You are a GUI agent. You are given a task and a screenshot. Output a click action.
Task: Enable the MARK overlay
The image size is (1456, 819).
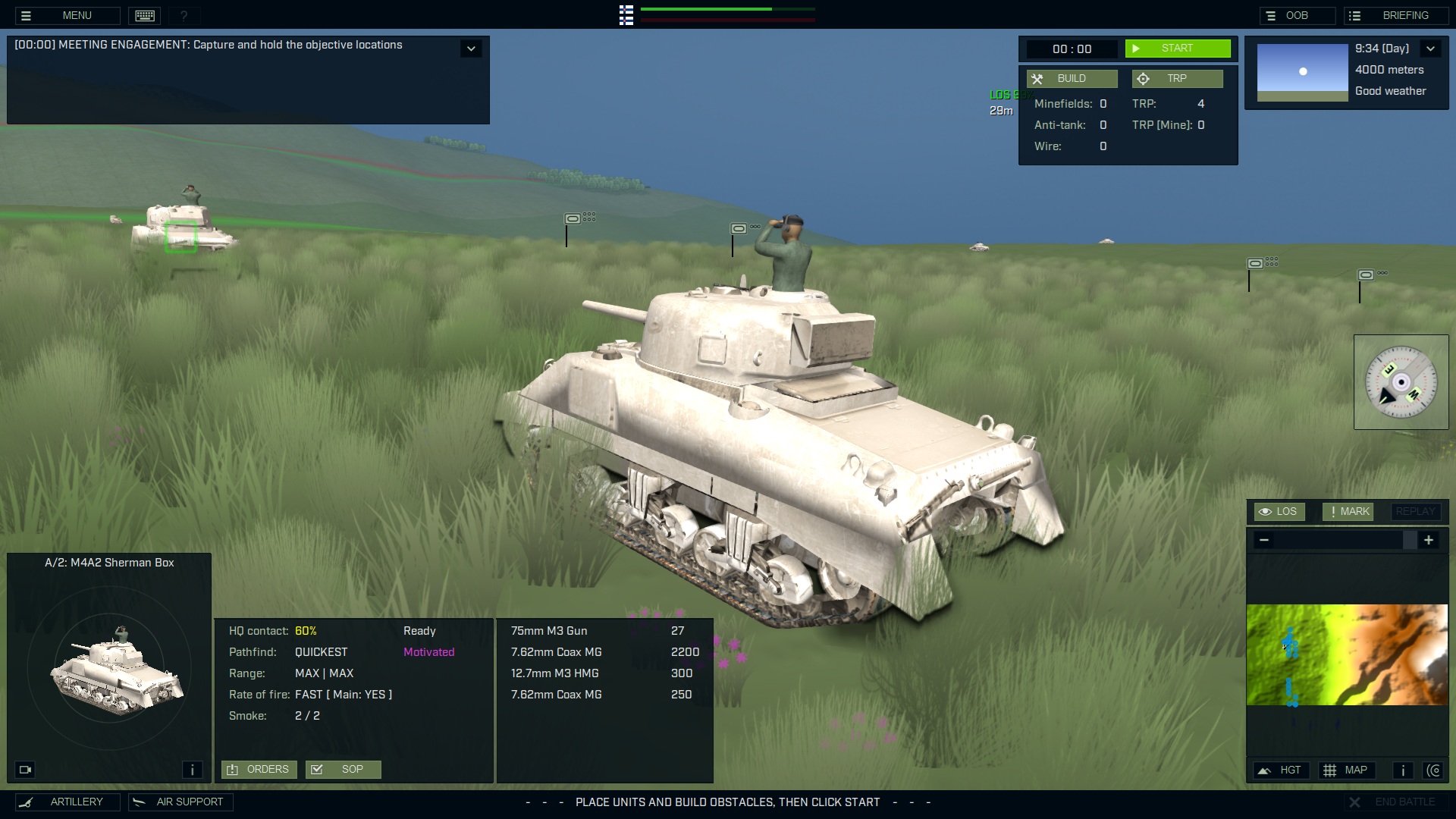(1348, 511)
